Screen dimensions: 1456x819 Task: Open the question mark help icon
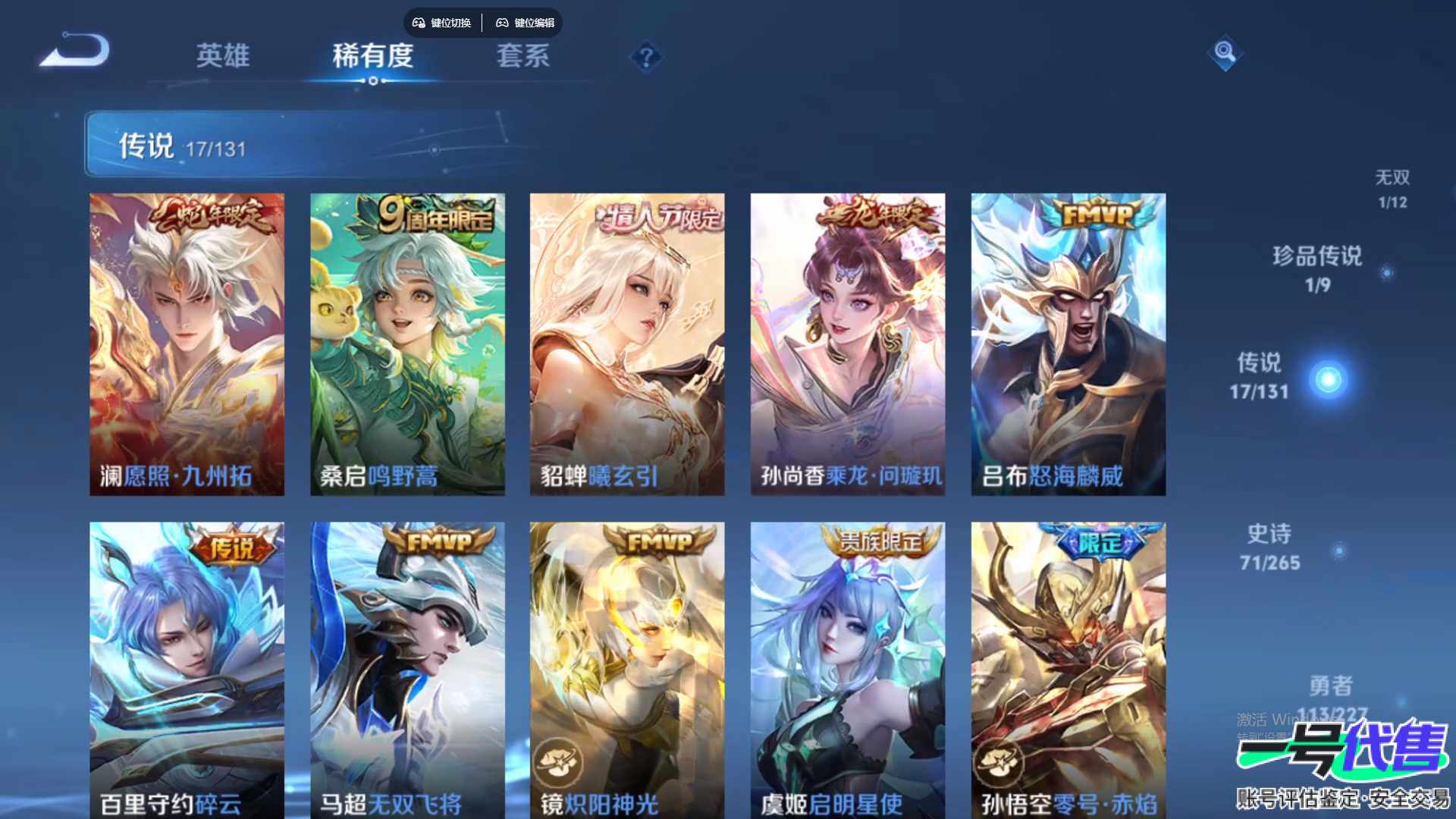coord(646,58)
